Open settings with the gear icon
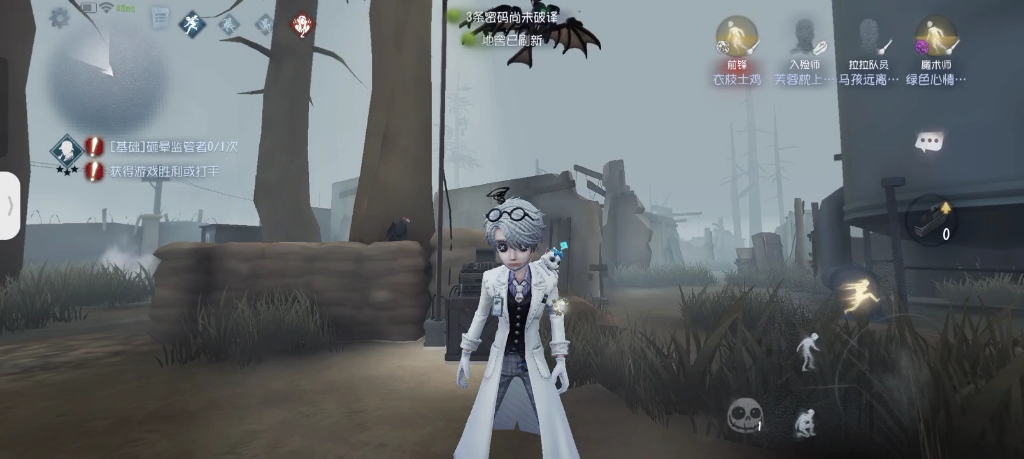The width and height of the screenshot is (1024, 459). coord(59,17)
